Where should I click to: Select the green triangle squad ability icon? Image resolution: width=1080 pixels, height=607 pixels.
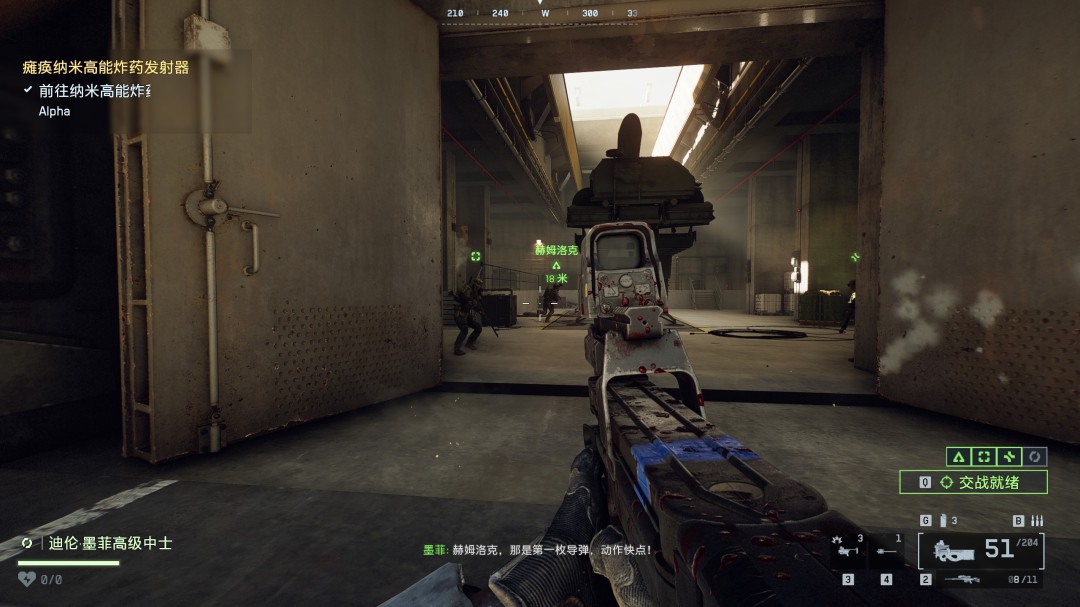tap(958, 456)
